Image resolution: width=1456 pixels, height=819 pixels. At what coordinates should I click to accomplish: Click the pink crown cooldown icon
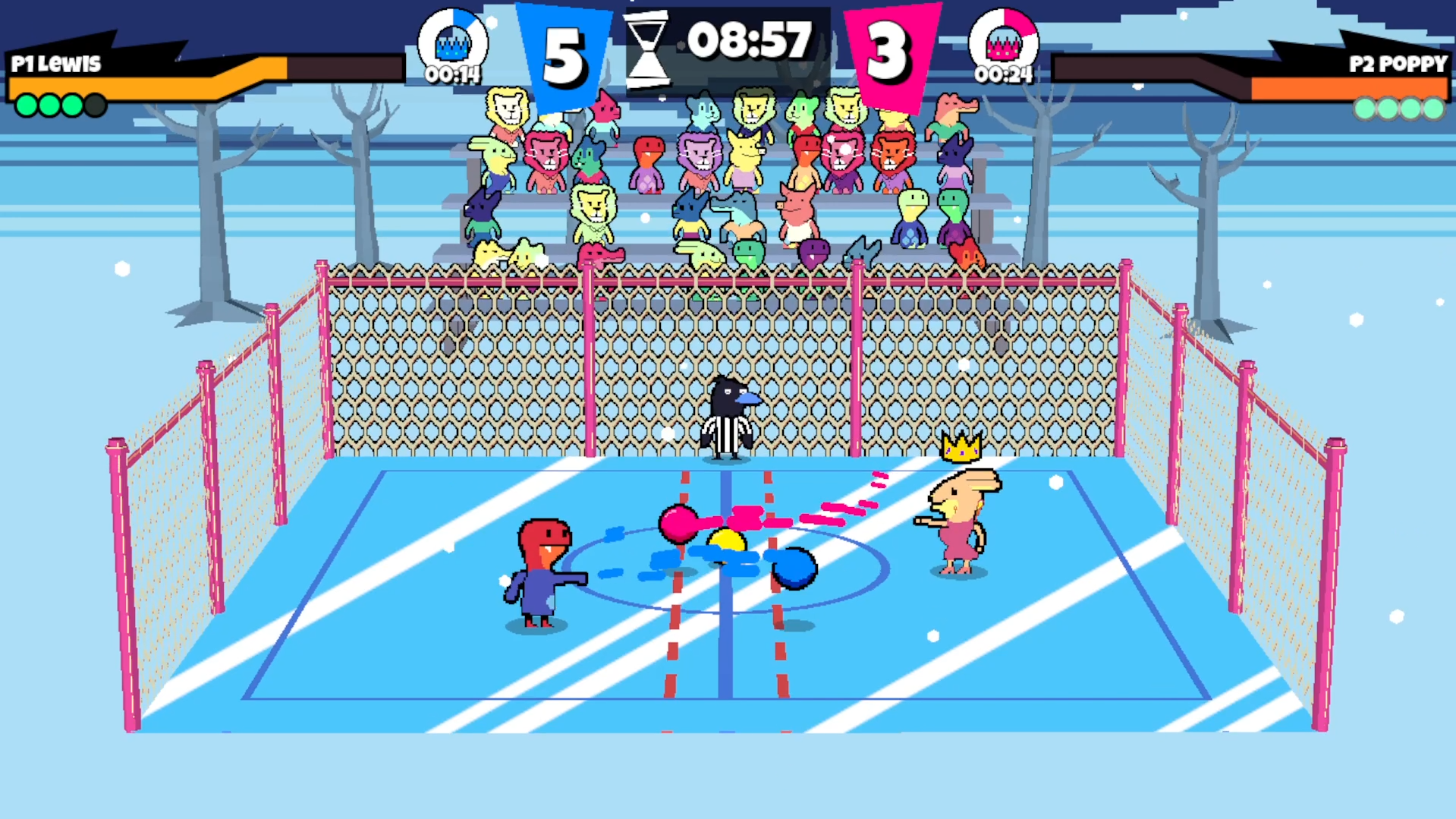point(1003,43)
